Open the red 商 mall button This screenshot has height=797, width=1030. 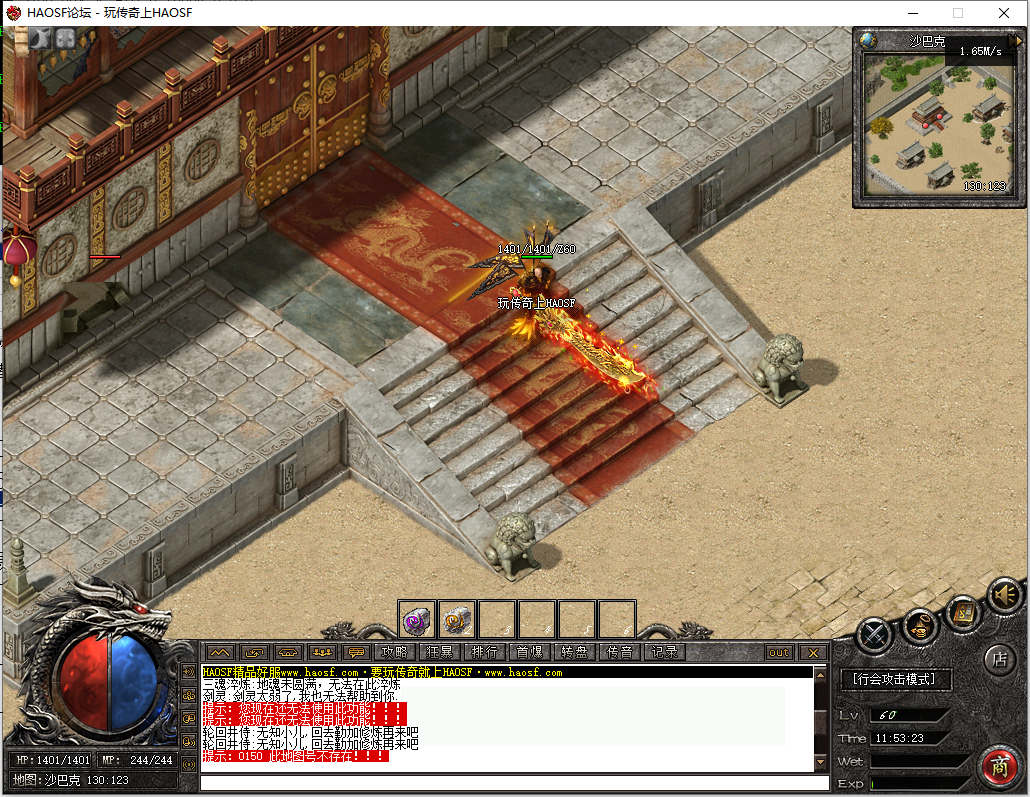tap(998, 765)
